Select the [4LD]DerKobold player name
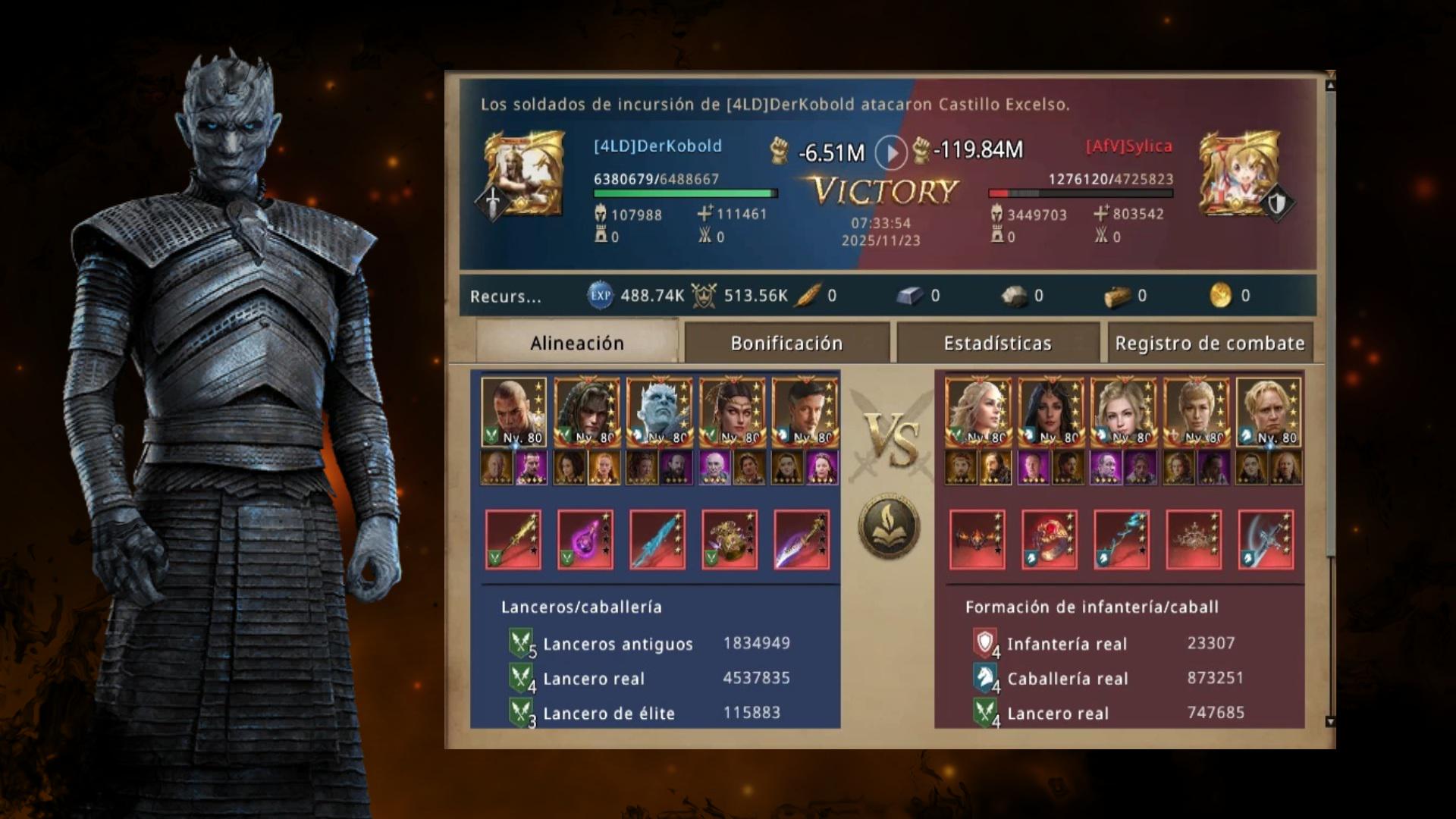 pyautogui.click(x=657, y=146)
